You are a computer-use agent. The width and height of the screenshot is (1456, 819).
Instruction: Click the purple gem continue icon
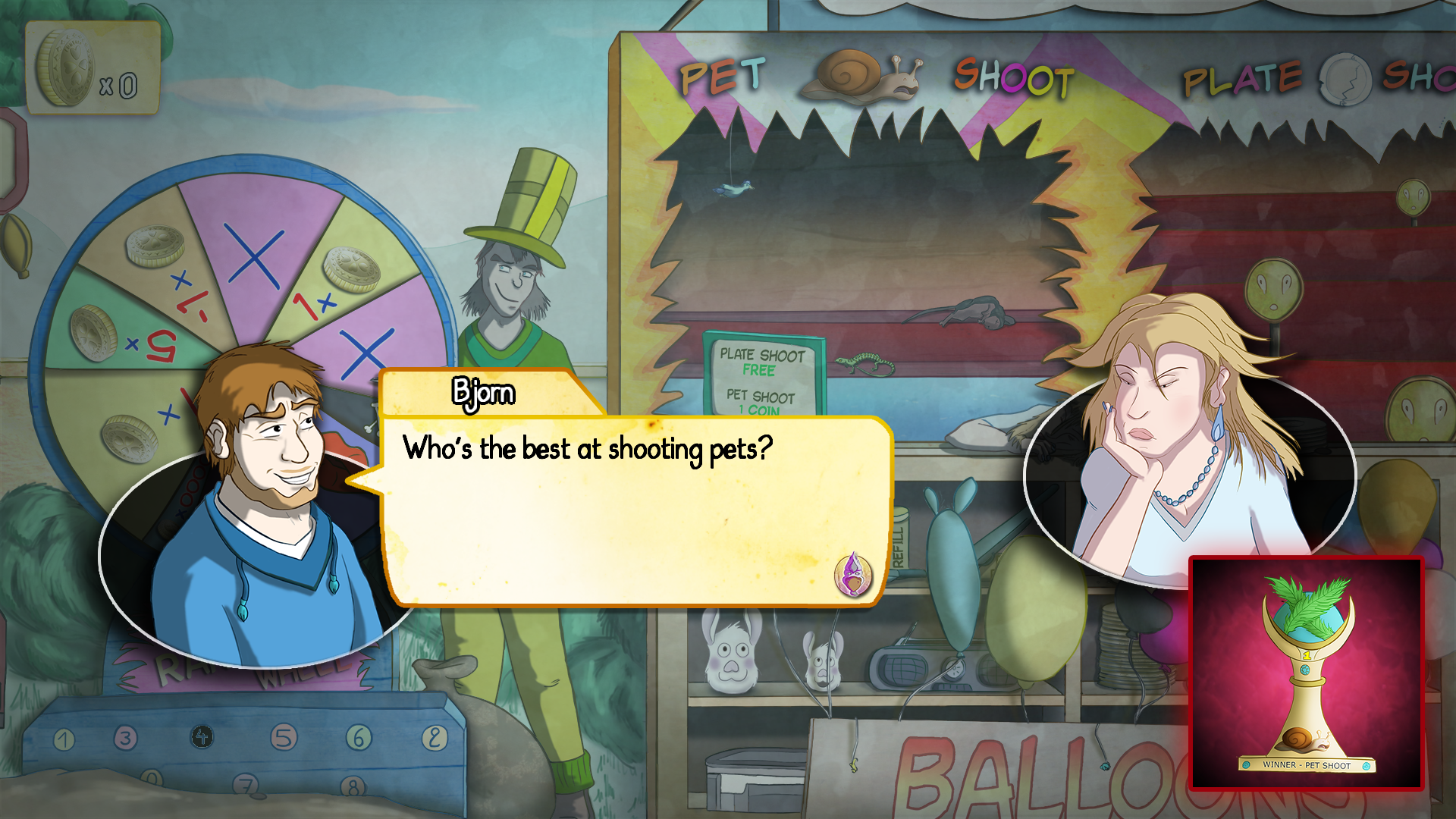coord(853,575)
